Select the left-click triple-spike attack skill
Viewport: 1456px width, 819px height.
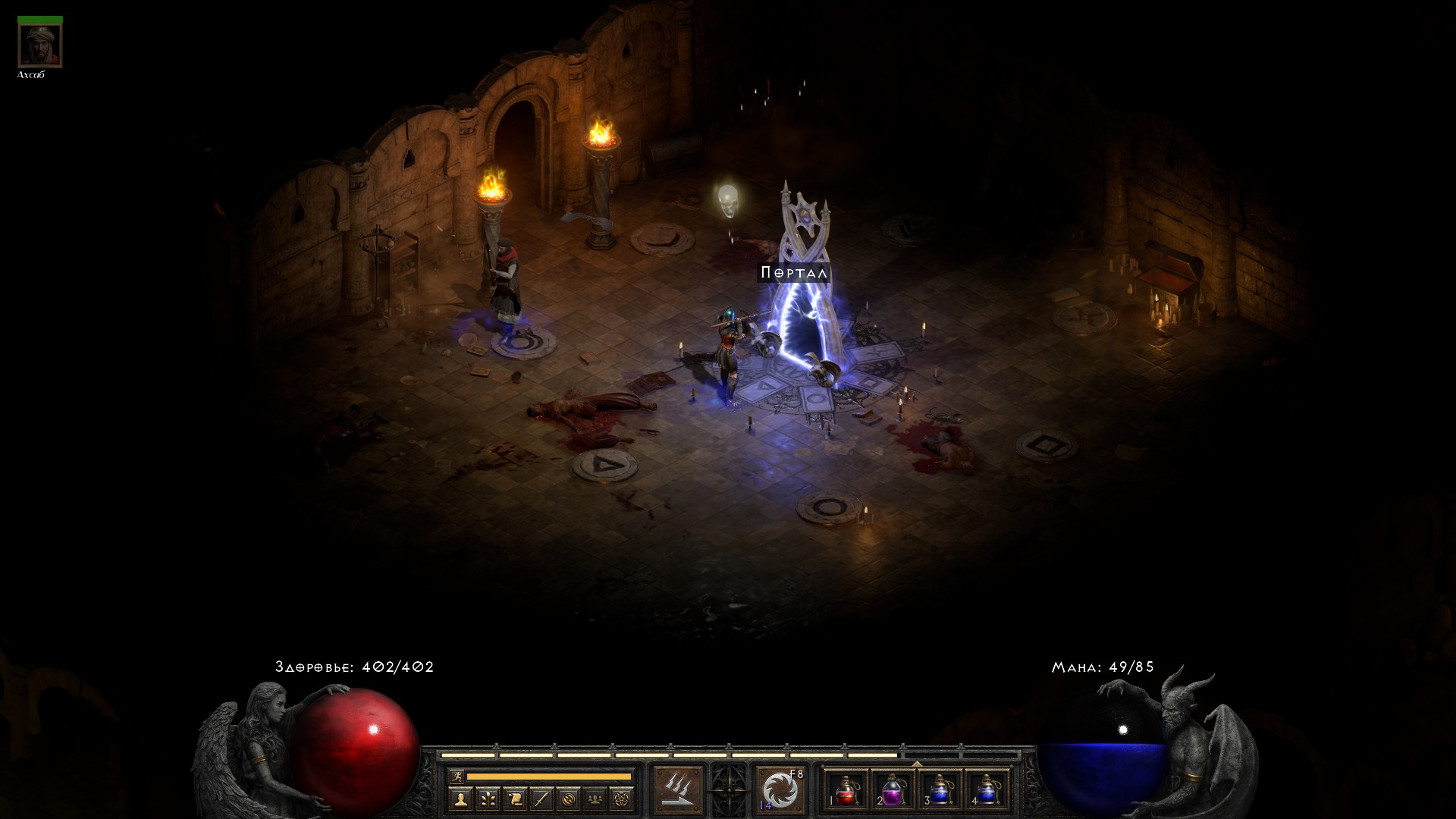[678, 790]
